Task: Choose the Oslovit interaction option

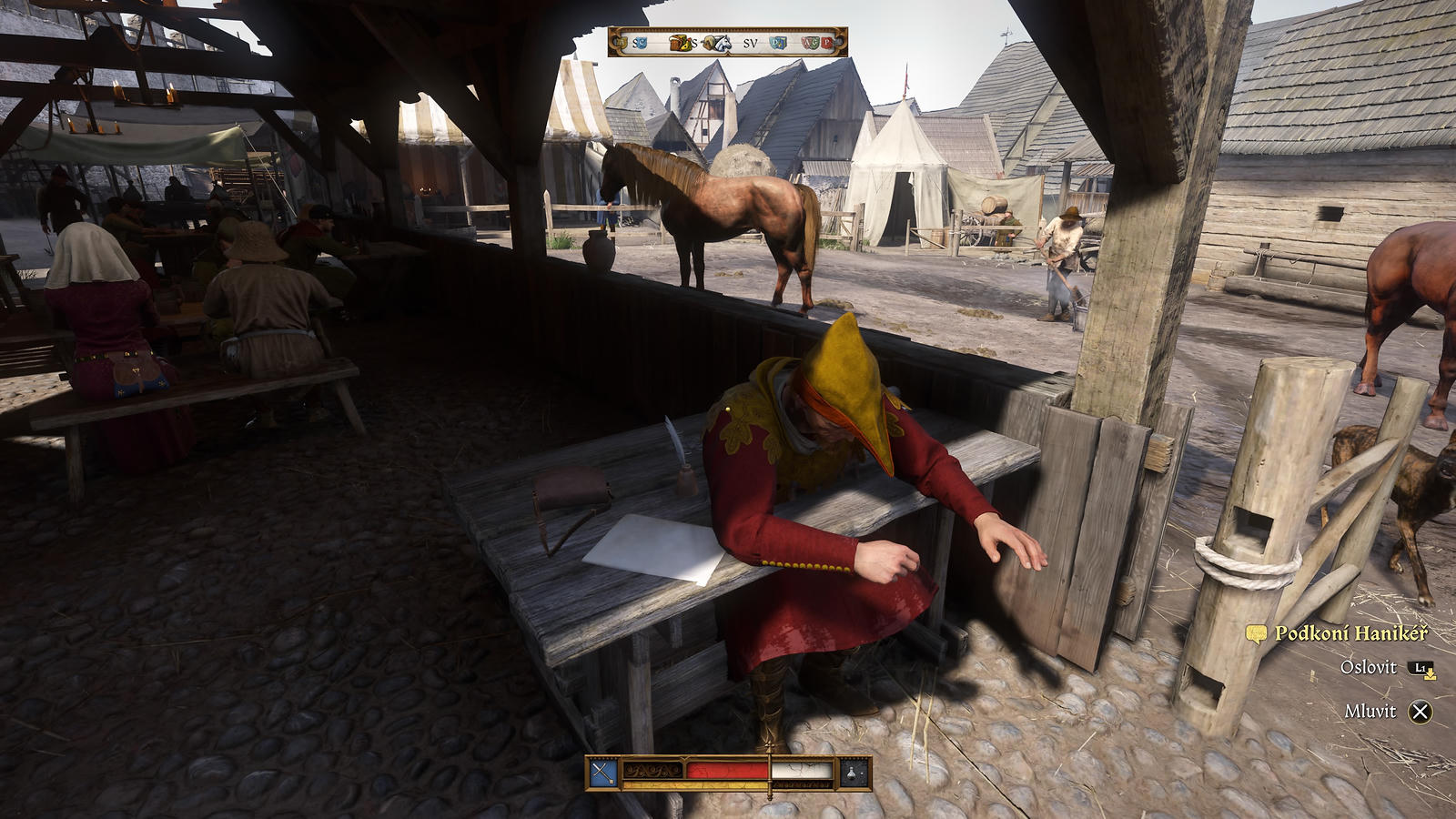Action: click(1369, 667)
